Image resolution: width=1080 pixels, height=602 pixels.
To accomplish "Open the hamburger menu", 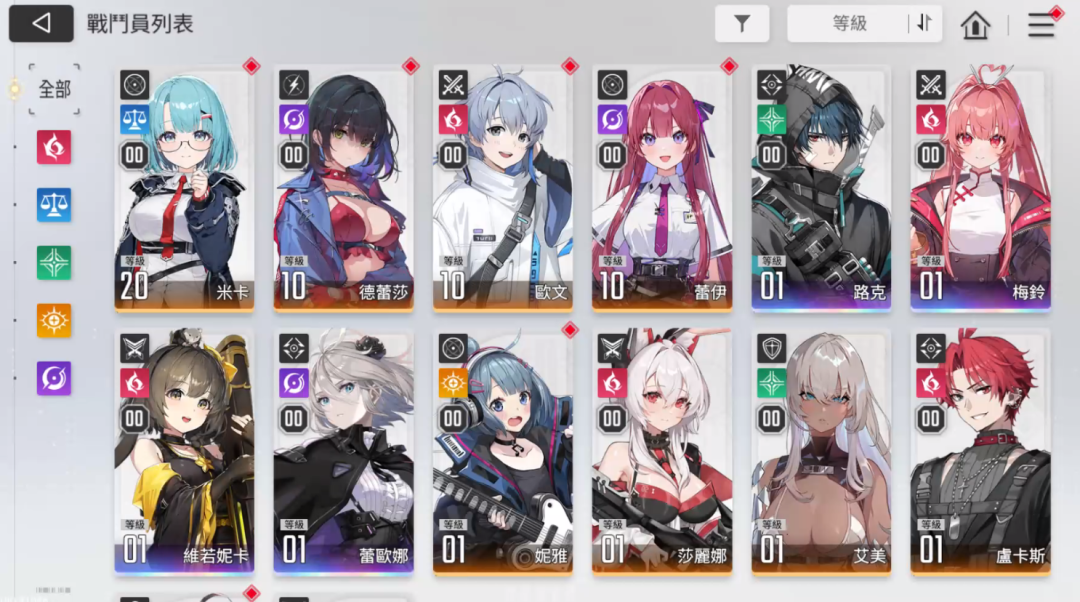I will point(1041,25).
